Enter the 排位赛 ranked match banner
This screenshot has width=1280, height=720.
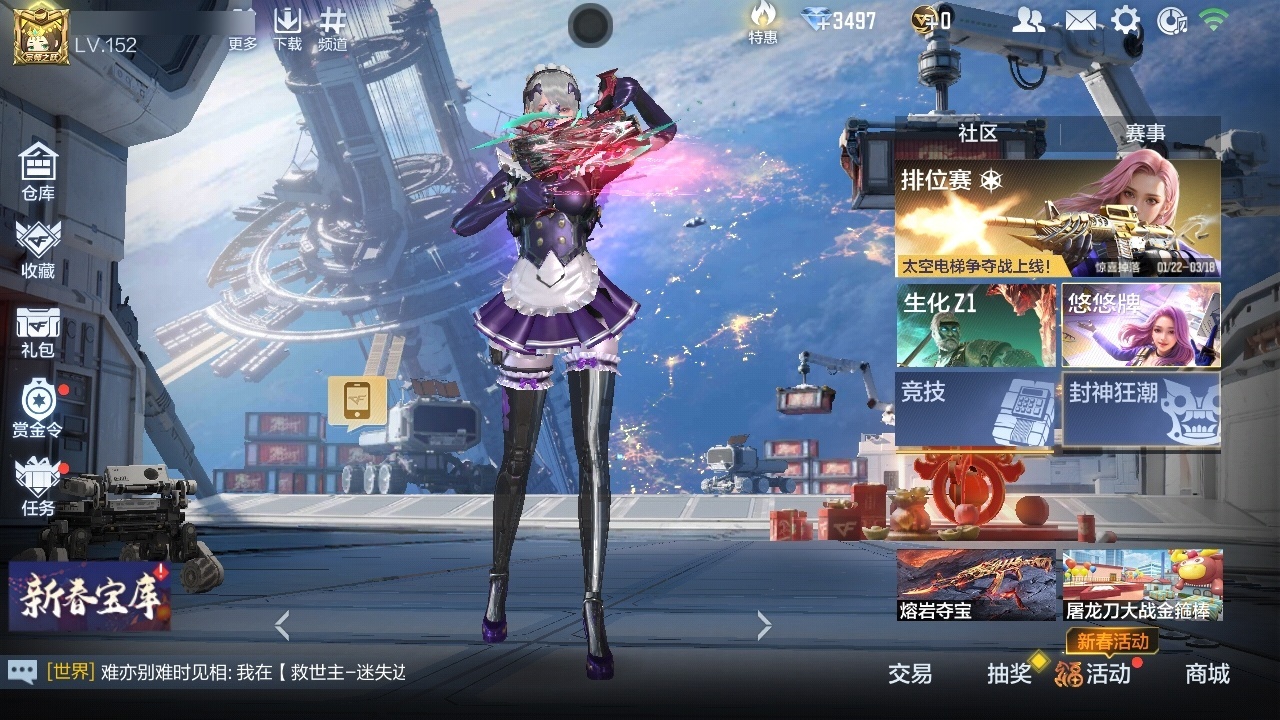point(1055,215)
